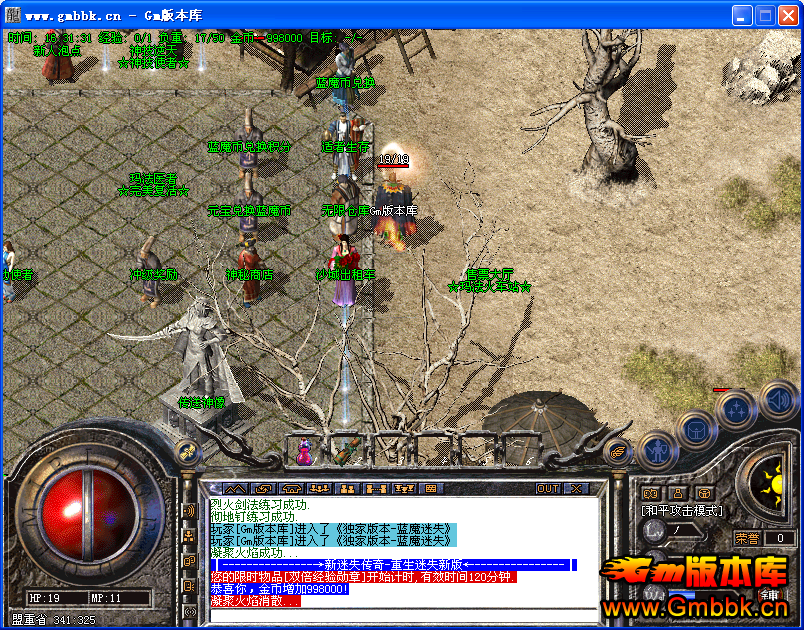Open the character equipment round button

(654, 452)
